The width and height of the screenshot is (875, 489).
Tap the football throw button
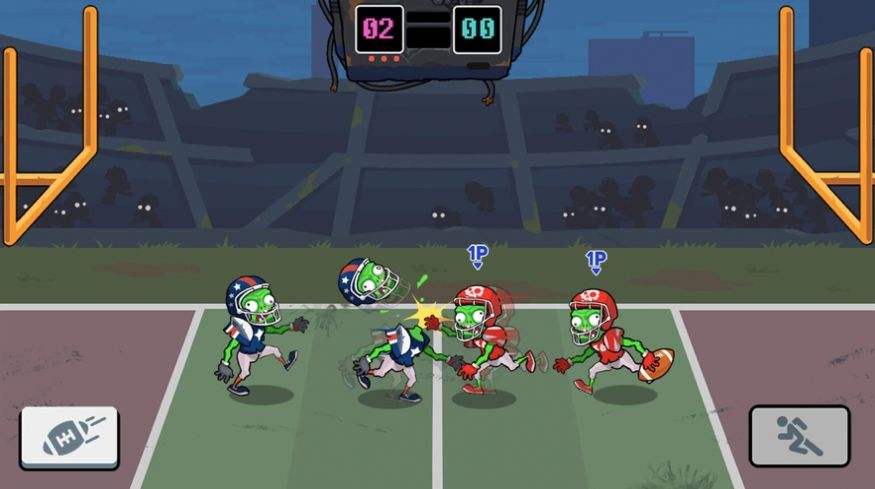click(x=69, y=436)
